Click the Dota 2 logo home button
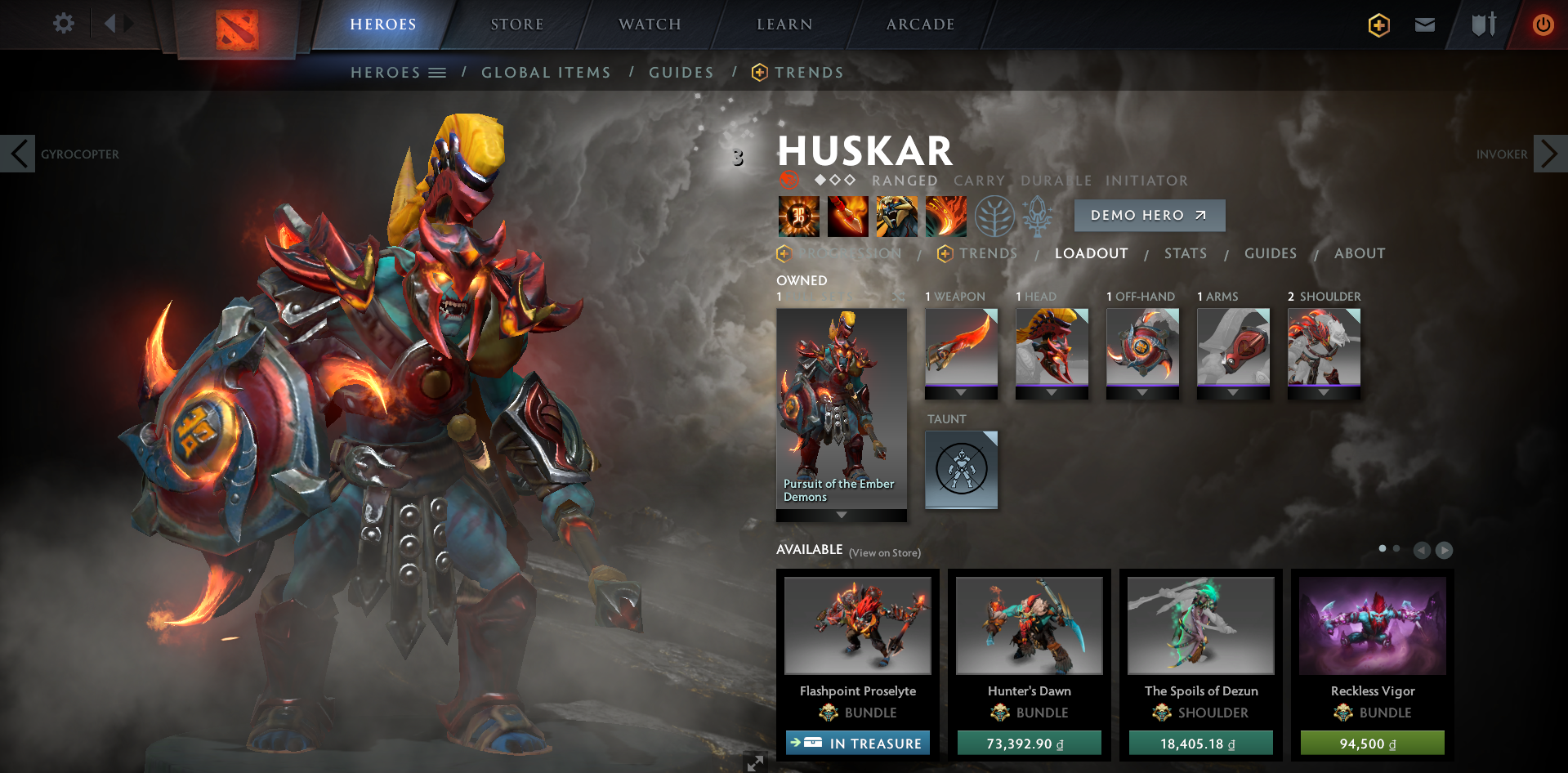 (x=237, y=30)
